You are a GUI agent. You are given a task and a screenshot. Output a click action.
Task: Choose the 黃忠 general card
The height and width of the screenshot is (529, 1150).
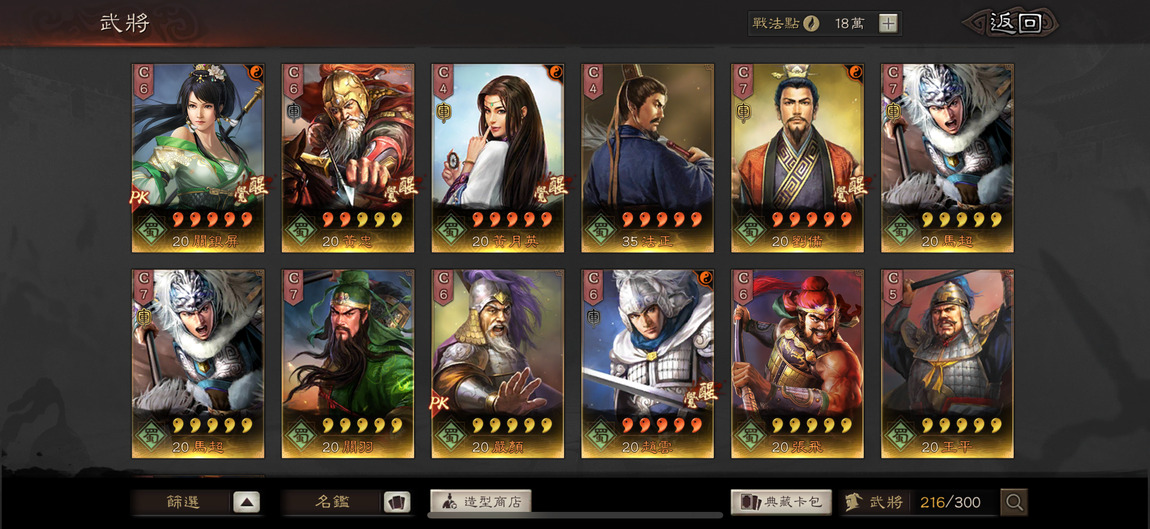(348, 157)
